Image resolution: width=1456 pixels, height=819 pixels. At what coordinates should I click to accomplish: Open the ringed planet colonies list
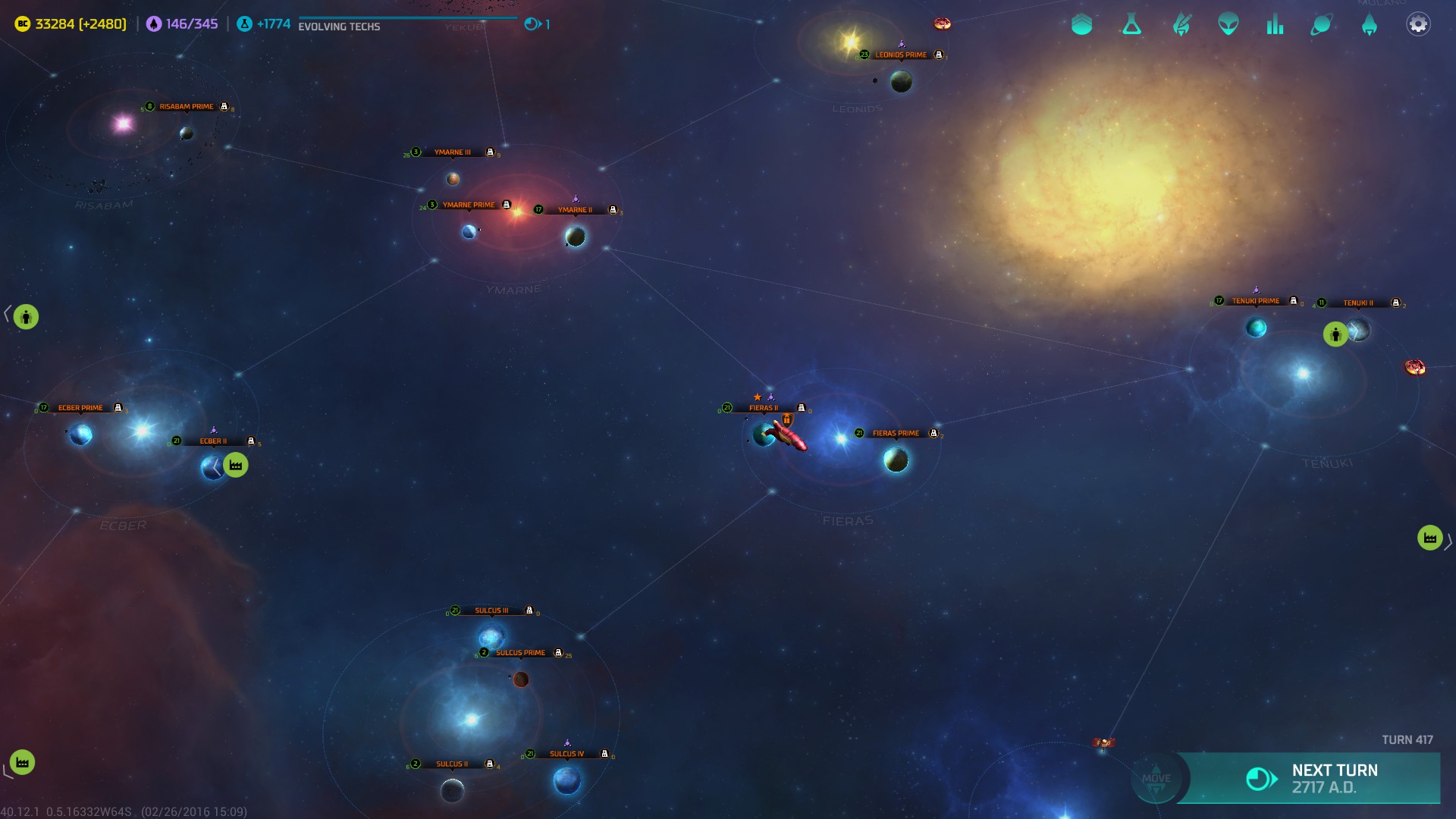(x=1321, y=25)
